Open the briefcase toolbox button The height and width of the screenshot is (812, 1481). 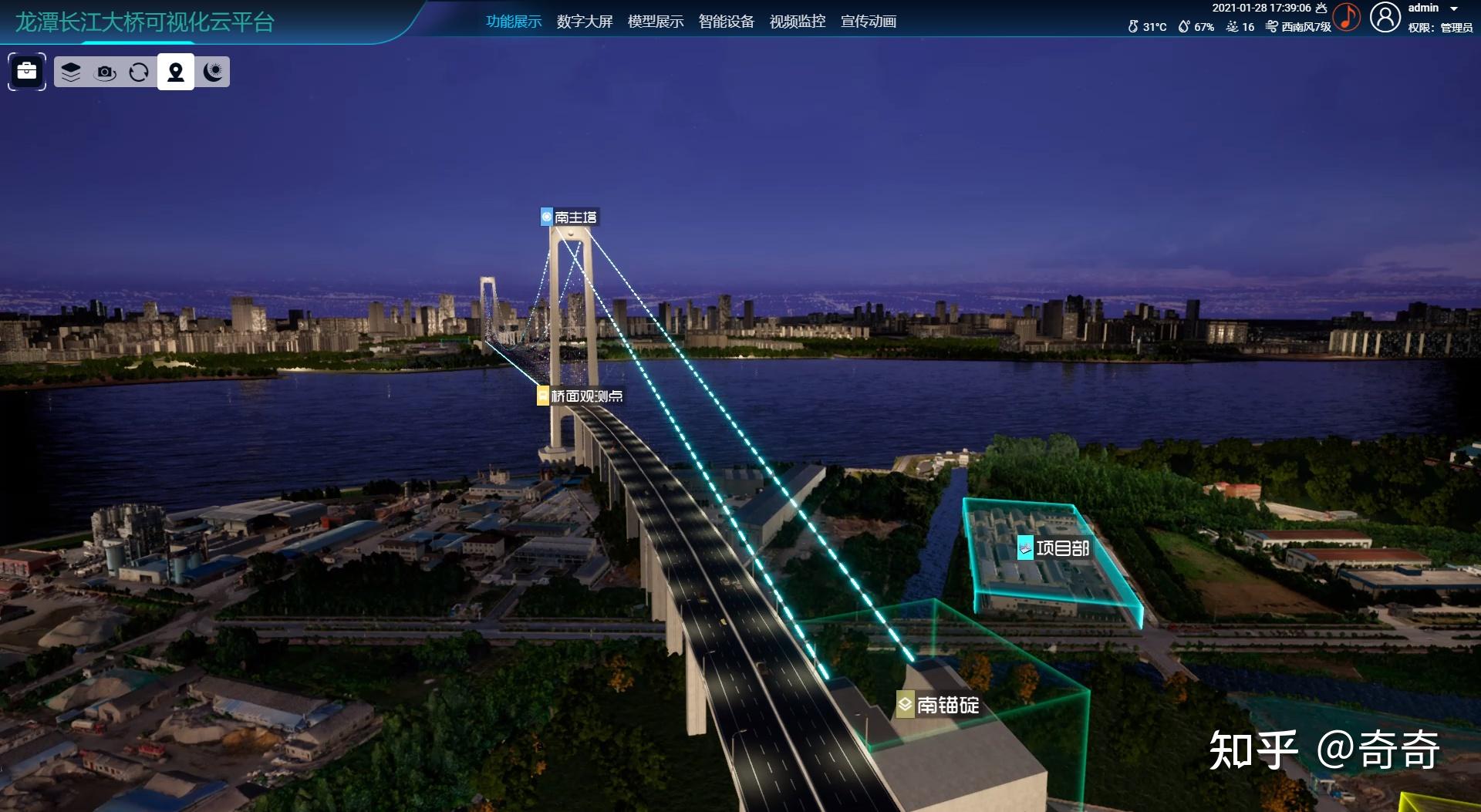pos(27,72)
